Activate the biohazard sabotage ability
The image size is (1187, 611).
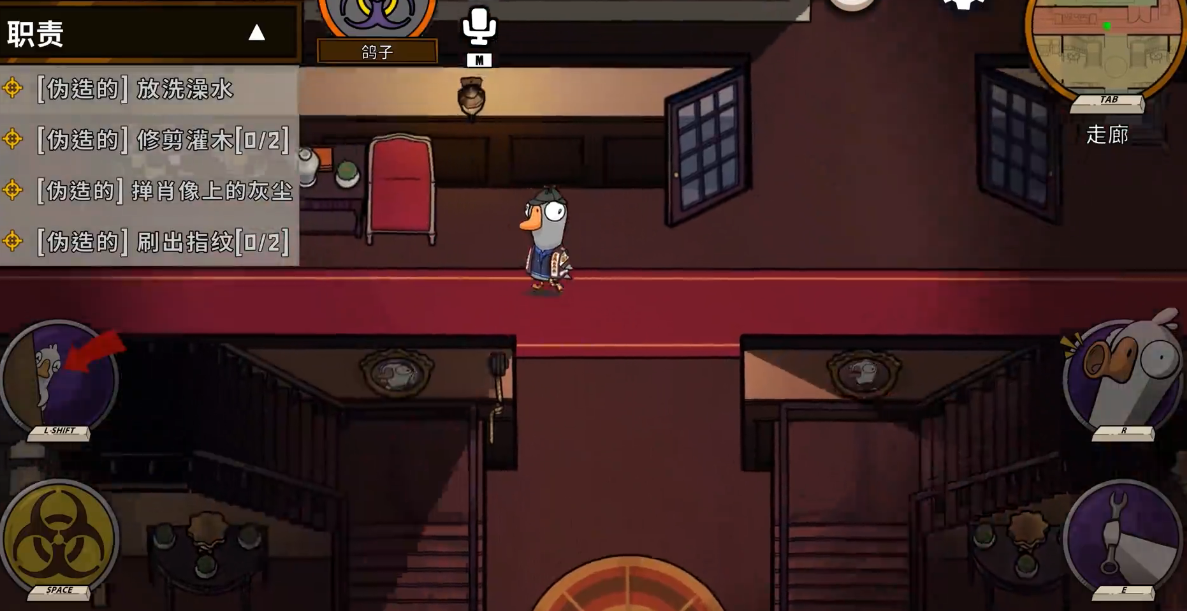tap(59, 537)
